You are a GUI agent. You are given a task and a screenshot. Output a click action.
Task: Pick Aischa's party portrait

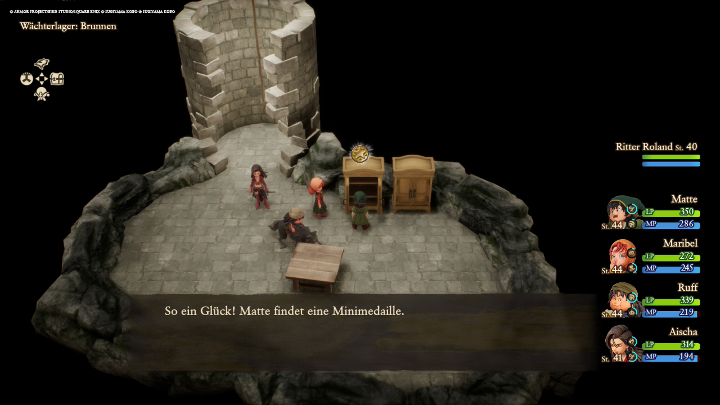621,344
